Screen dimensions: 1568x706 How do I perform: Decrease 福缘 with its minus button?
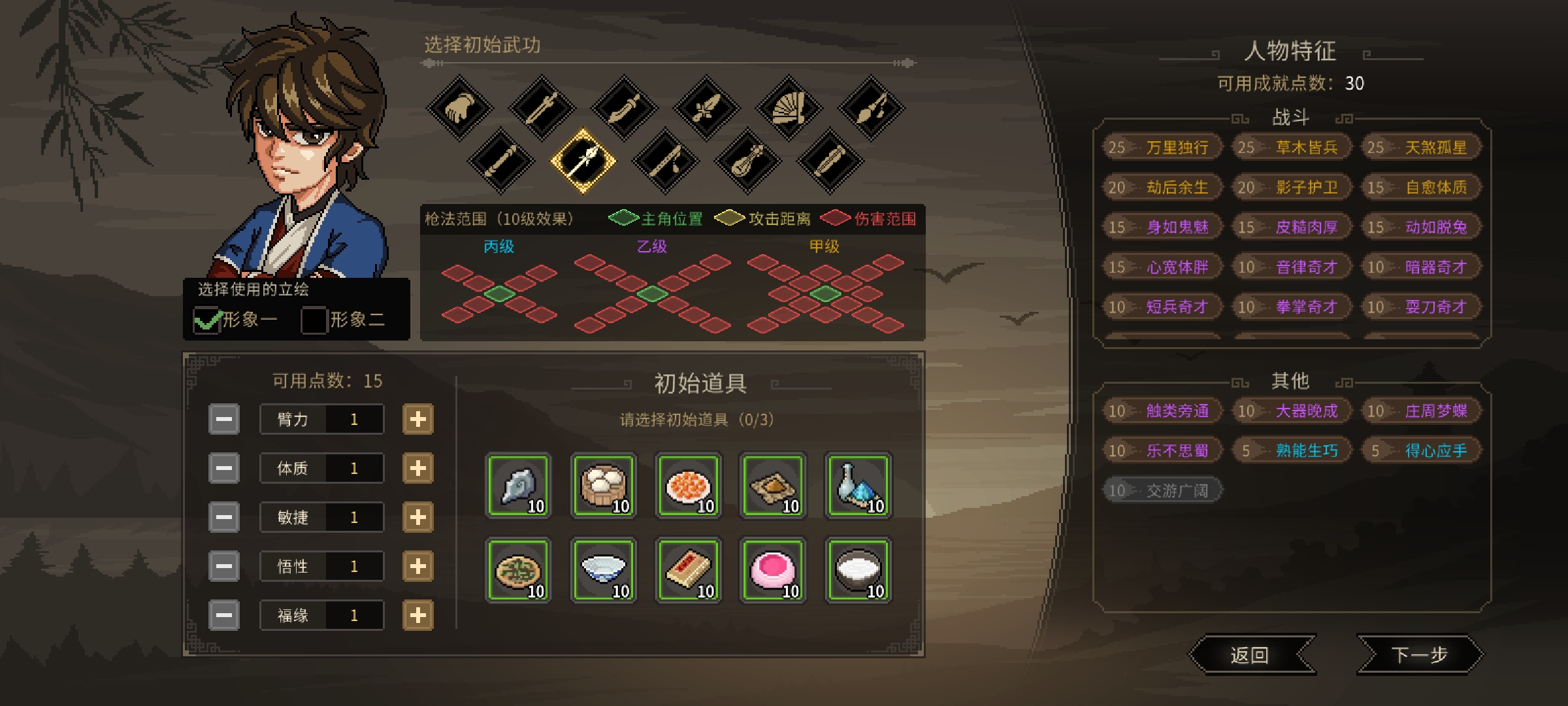click(224, 615)
